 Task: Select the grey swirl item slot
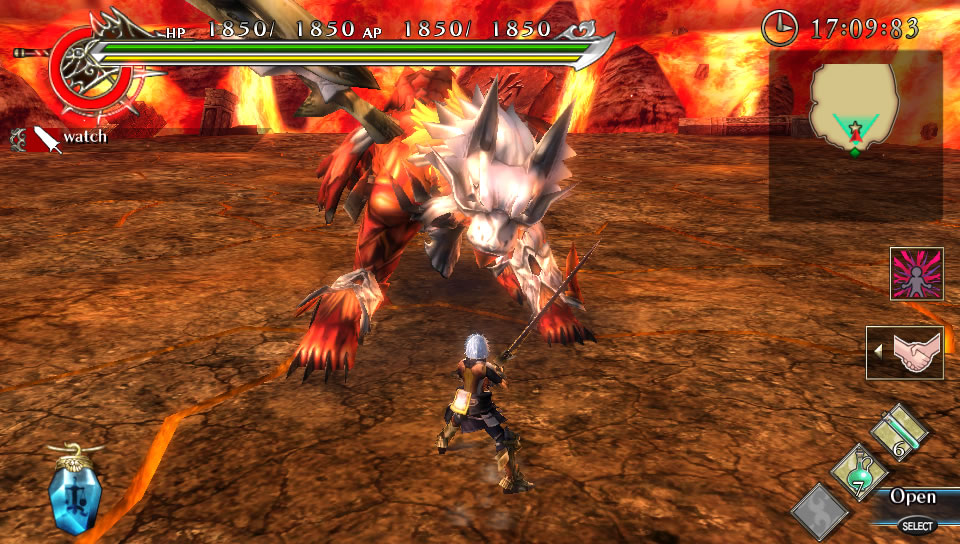point(820,510)
